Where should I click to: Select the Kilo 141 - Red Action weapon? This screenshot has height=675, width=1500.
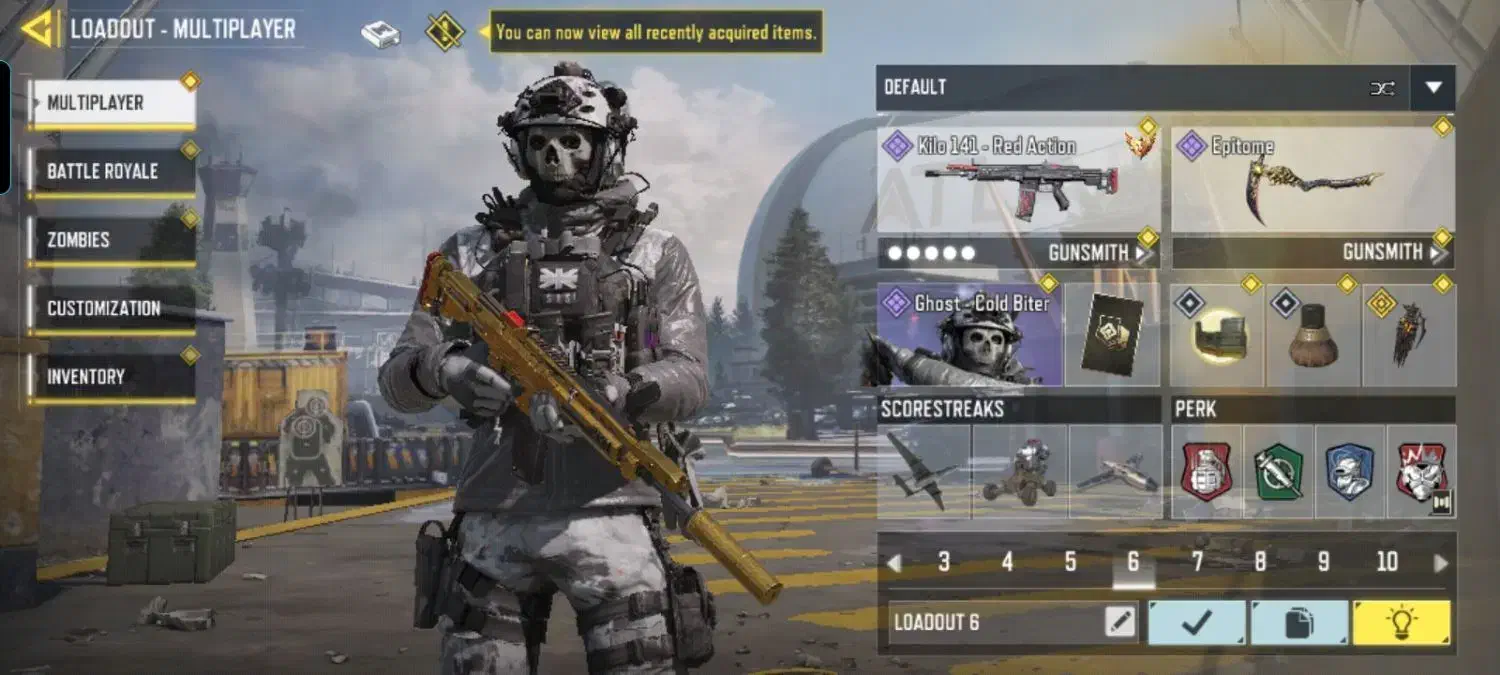tap(1018, 181)
